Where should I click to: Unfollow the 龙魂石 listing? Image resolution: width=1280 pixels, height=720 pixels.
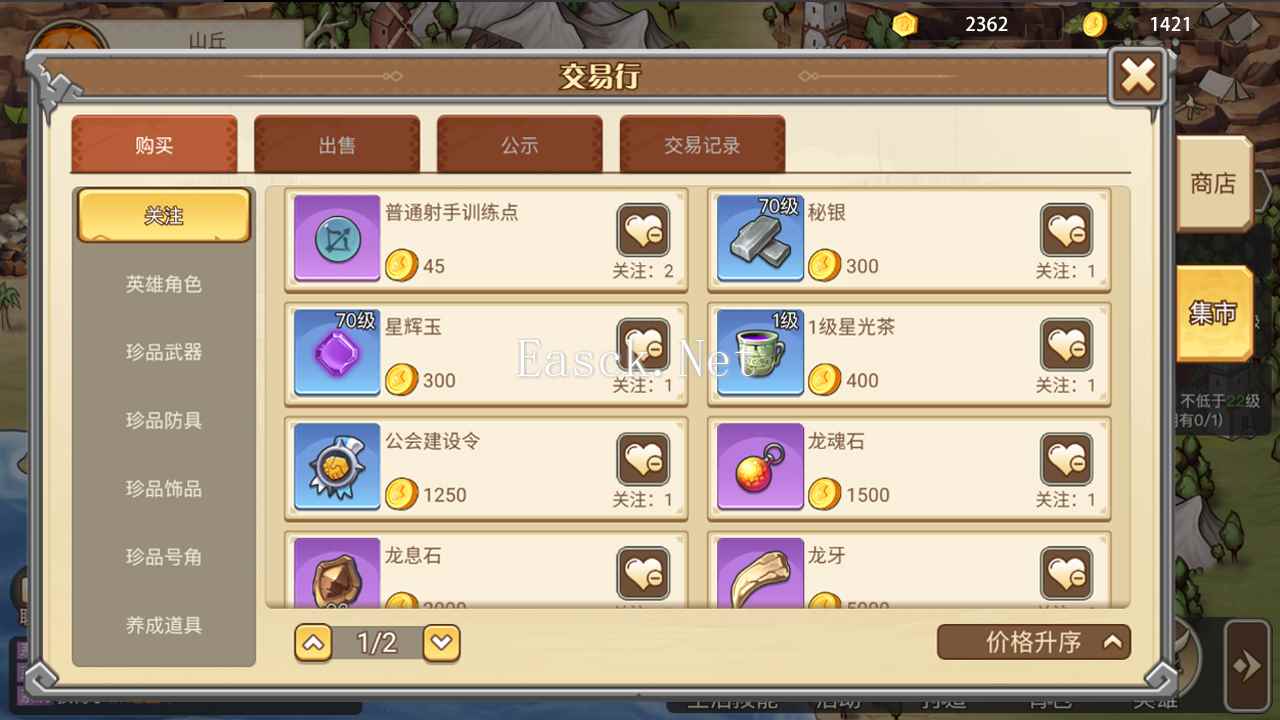pyautogui.click(x=1066, y=460)
